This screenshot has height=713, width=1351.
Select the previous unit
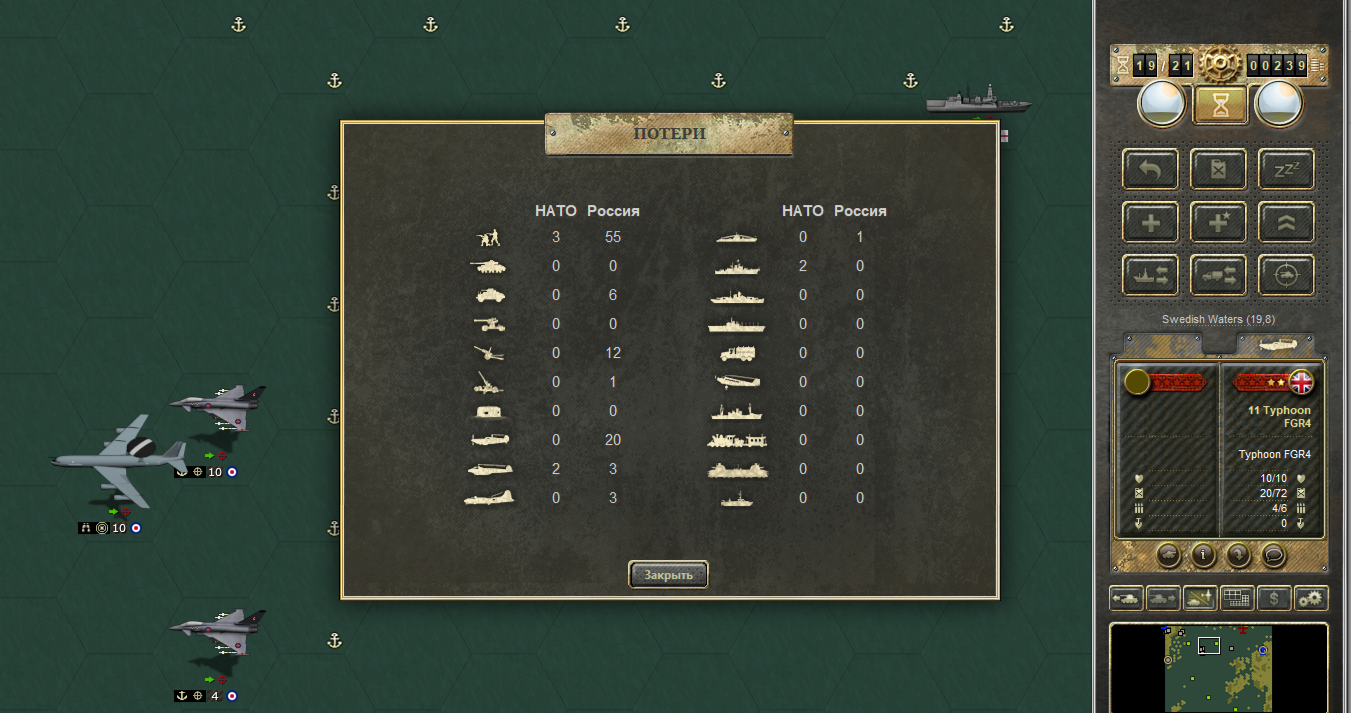point(1127,598)
